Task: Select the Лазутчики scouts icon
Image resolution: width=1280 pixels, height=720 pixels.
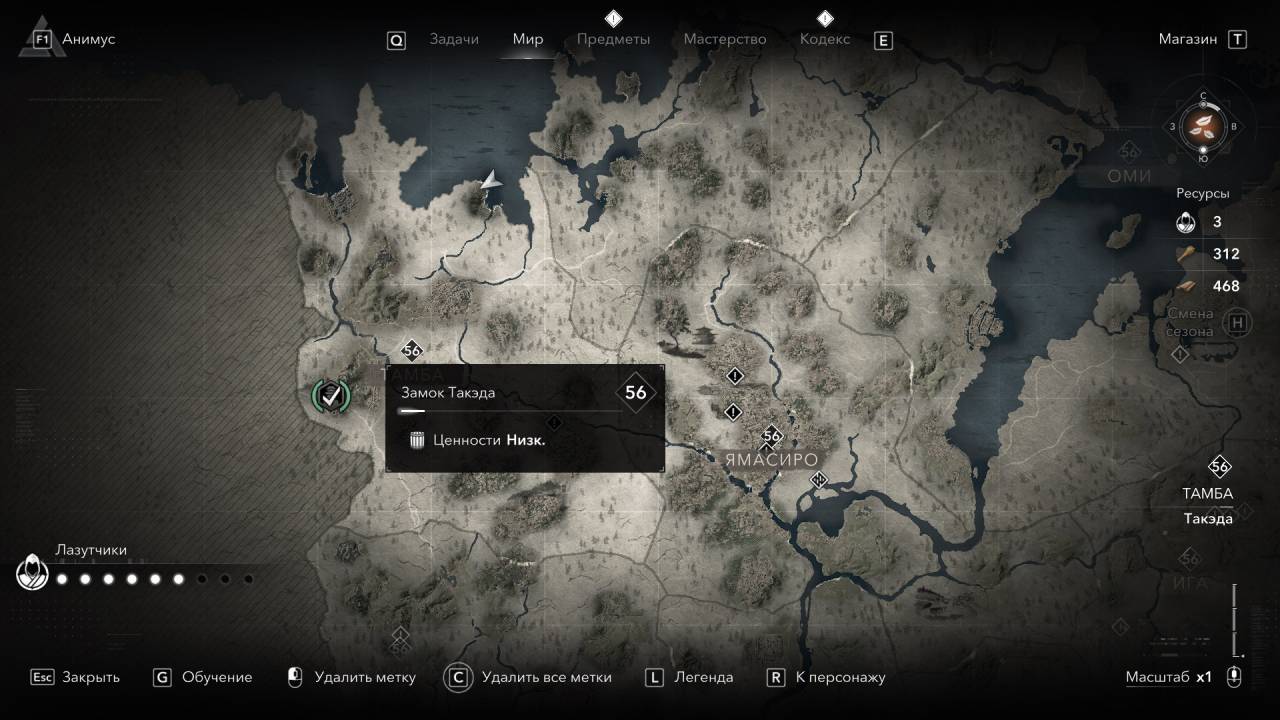Action: point(31,573)
